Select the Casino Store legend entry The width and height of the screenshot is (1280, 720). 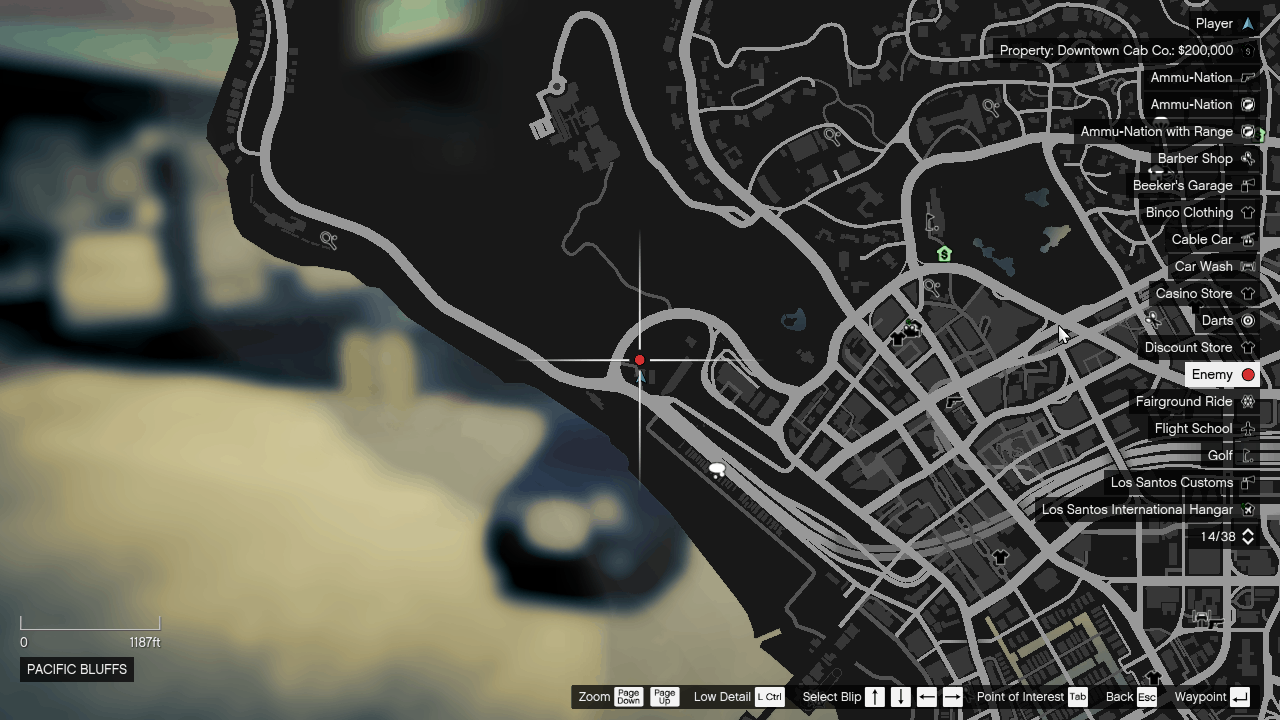[x=1193, y=293]
